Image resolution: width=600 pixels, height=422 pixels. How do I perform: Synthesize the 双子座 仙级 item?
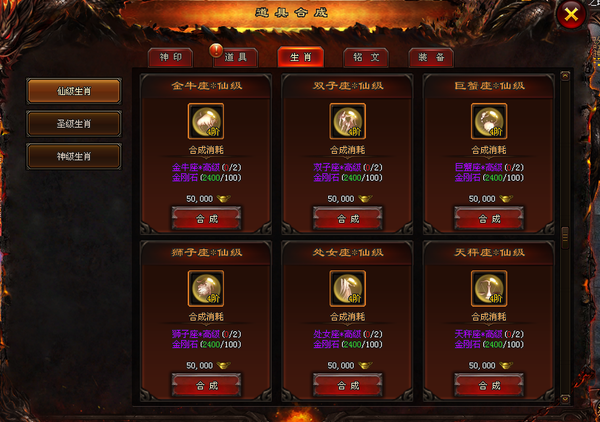(348, 218)
